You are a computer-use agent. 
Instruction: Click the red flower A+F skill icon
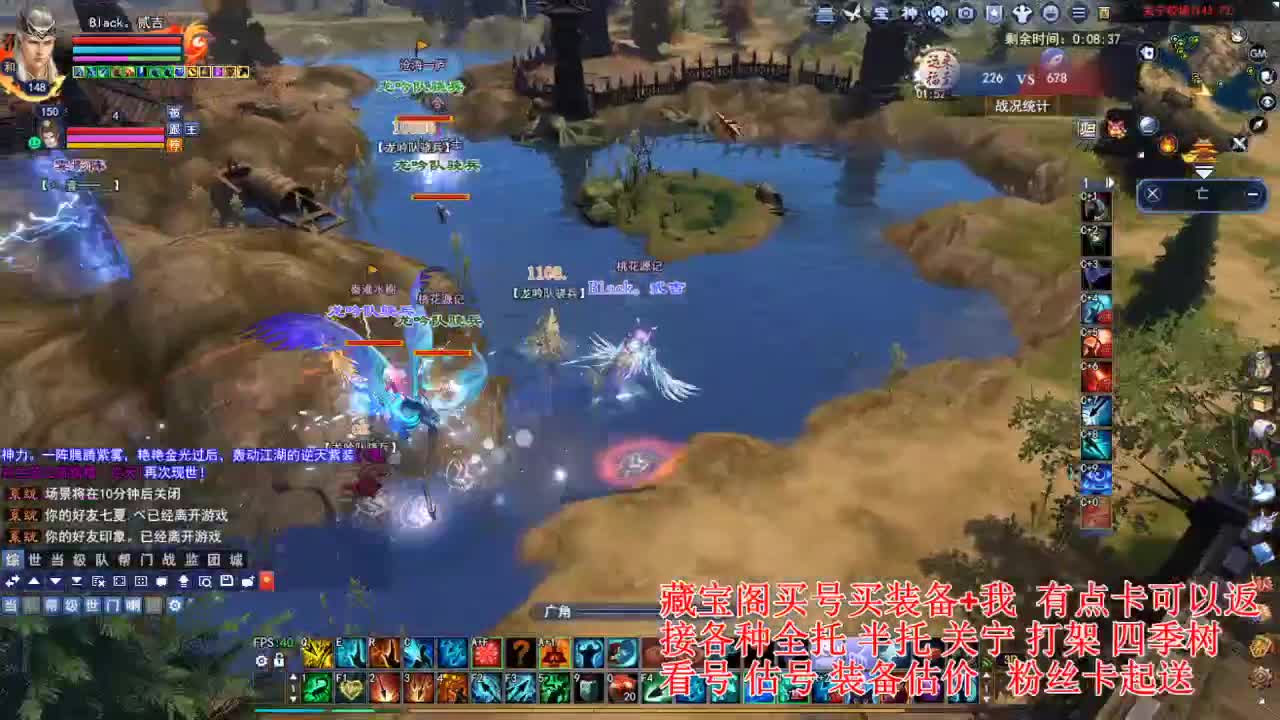(488, 651)
